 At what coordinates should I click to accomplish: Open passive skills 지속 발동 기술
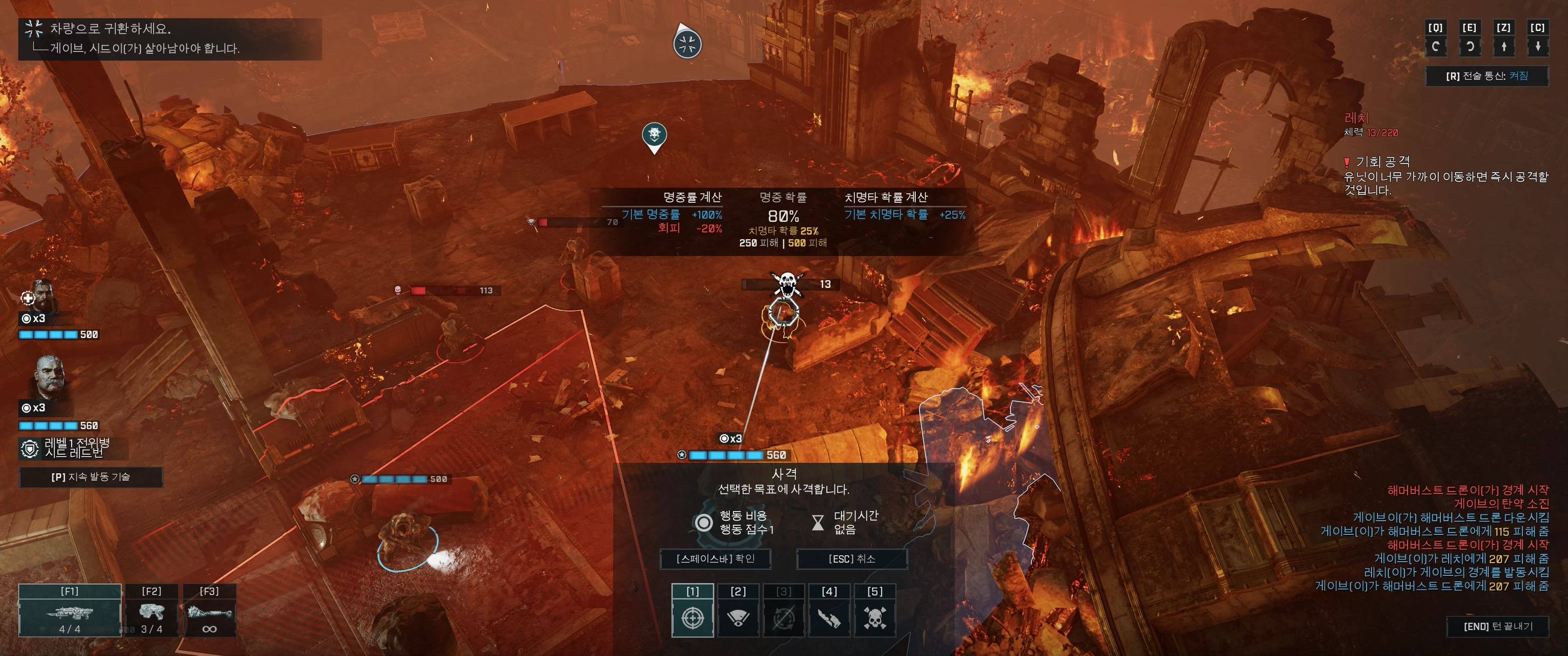(x=91, y=477)
